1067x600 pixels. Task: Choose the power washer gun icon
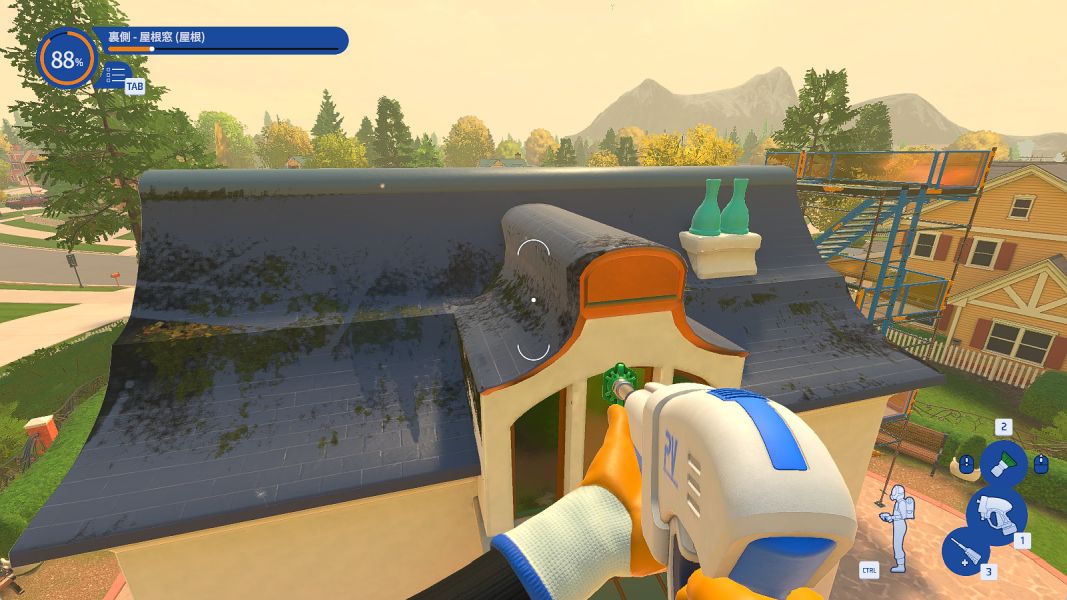[x=996, y=512]
